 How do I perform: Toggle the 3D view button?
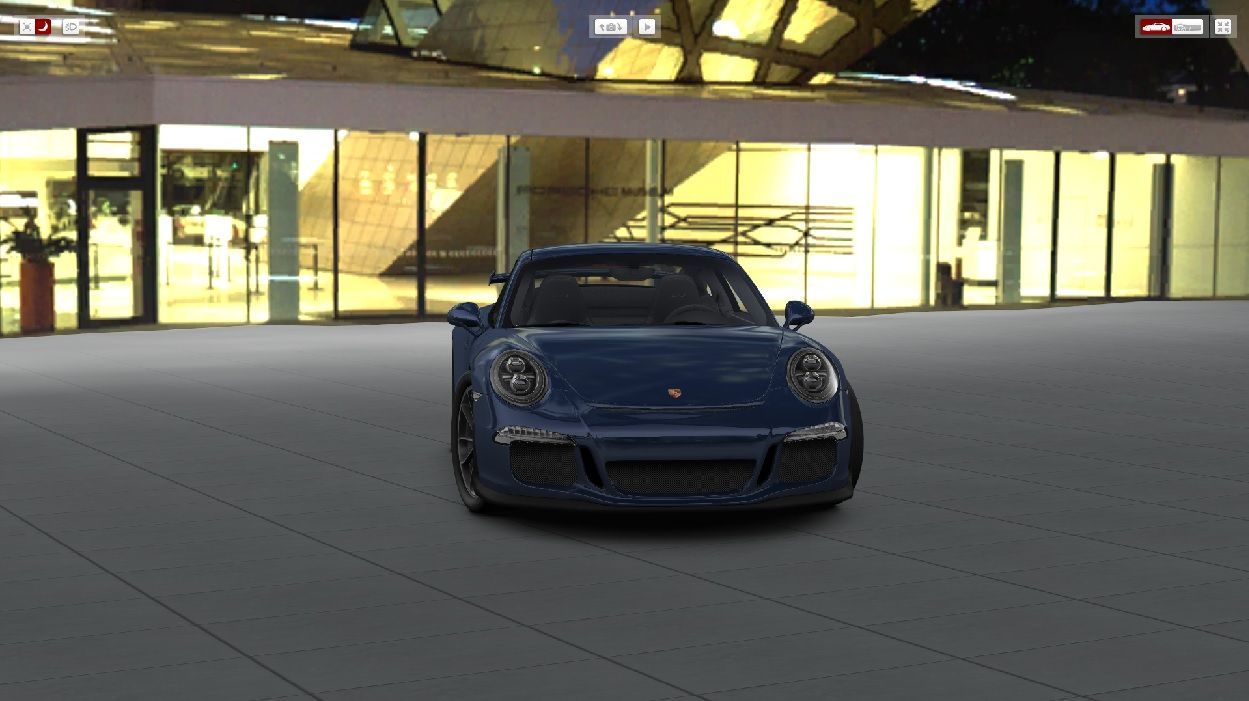coord(70,27)
